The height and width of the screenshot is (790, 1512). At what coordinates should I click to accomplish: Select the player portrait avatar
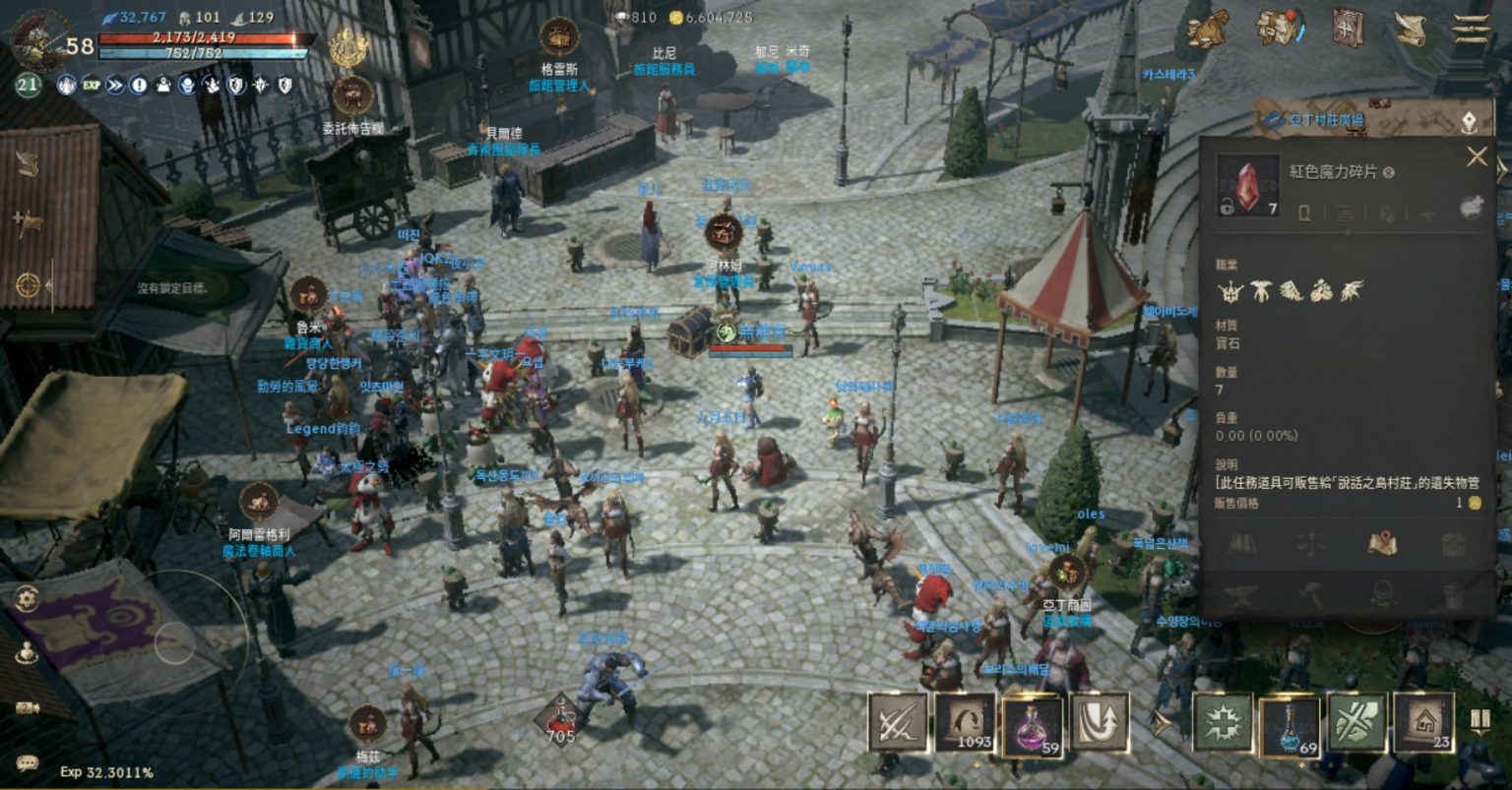coord(39,39)
